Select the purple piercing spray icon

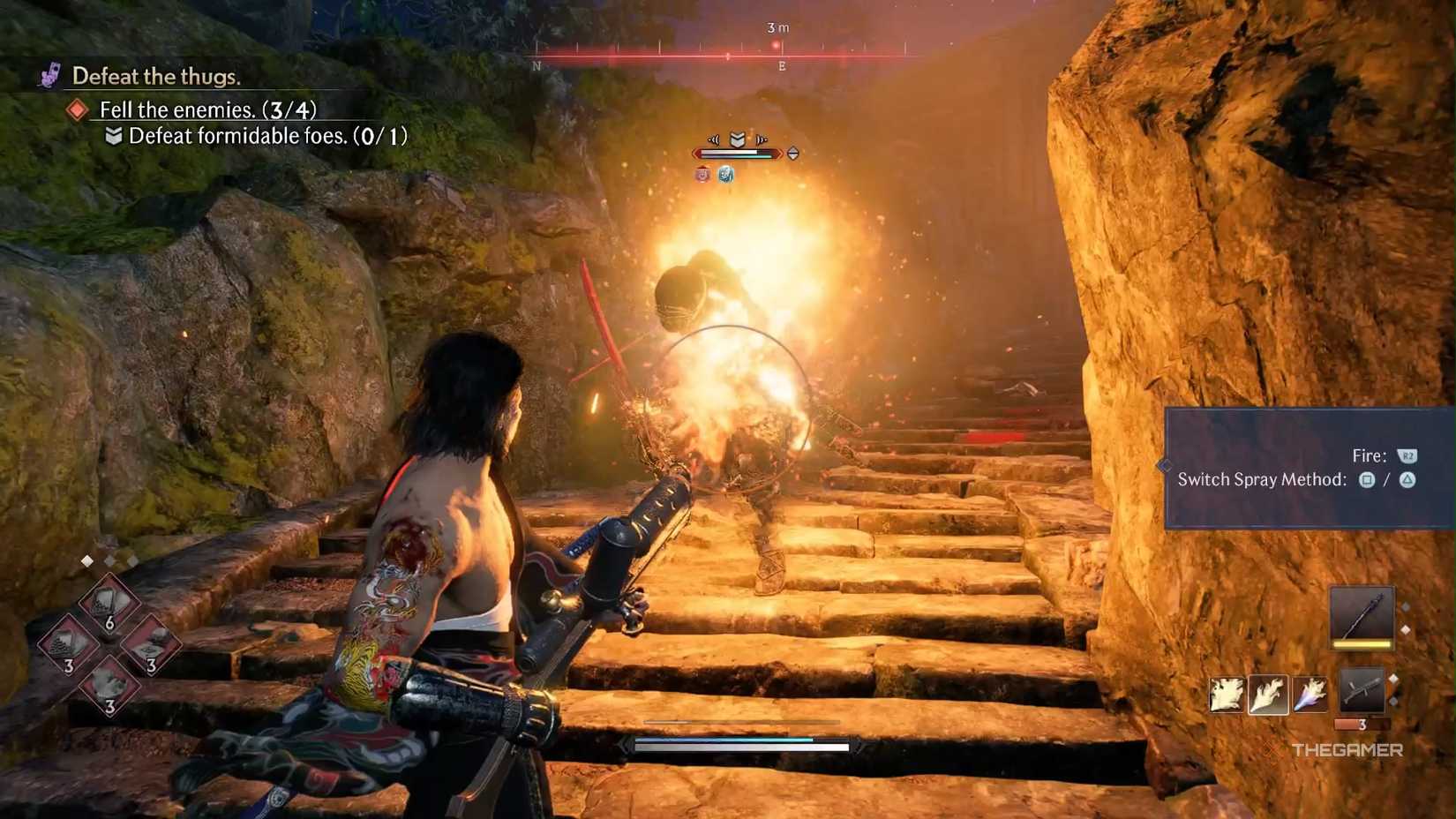click(x=1310, y=695)
